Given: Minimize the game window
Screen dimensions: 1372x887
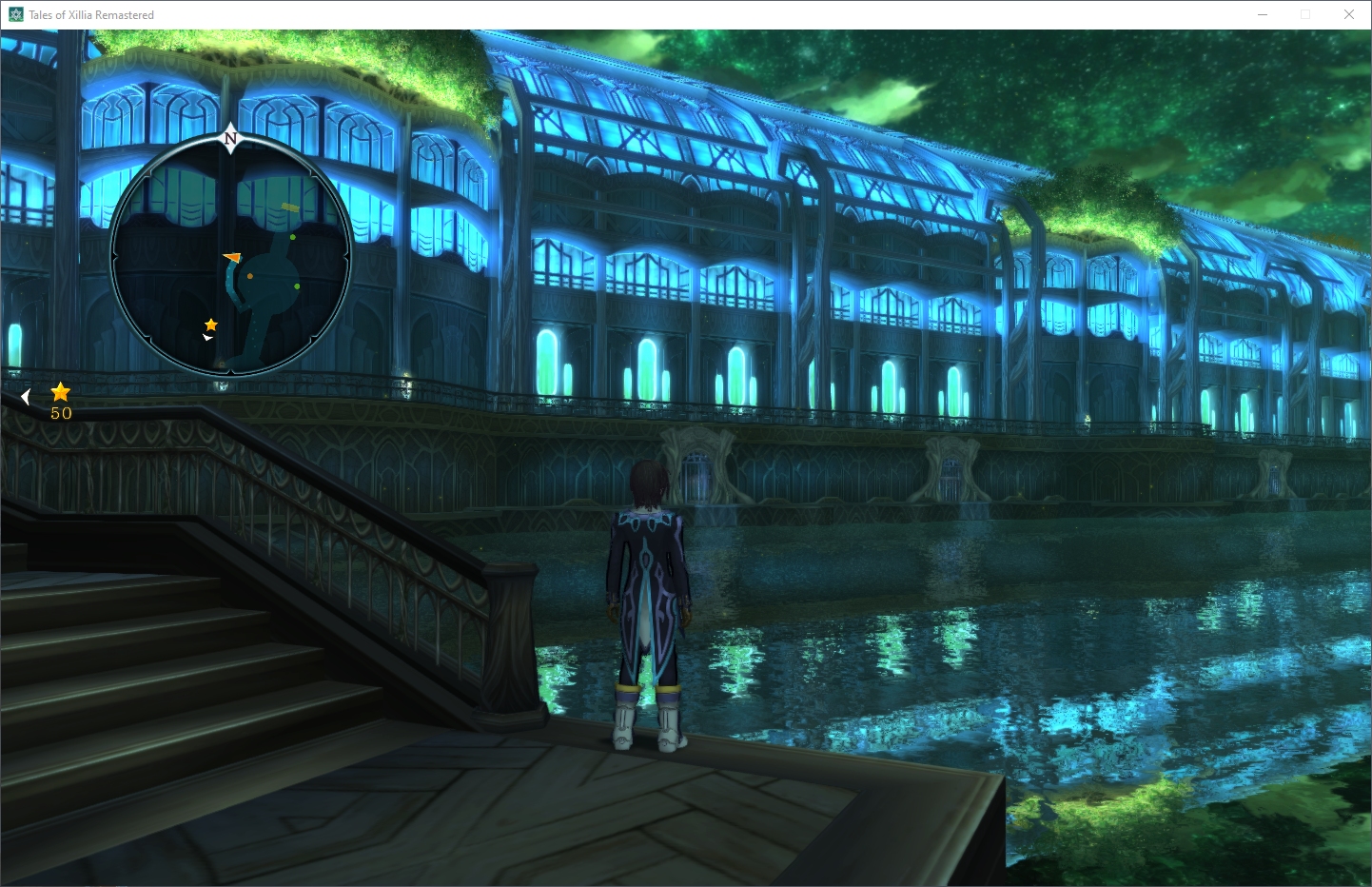Looking at the screenshot, I should tap(1263, 14).
